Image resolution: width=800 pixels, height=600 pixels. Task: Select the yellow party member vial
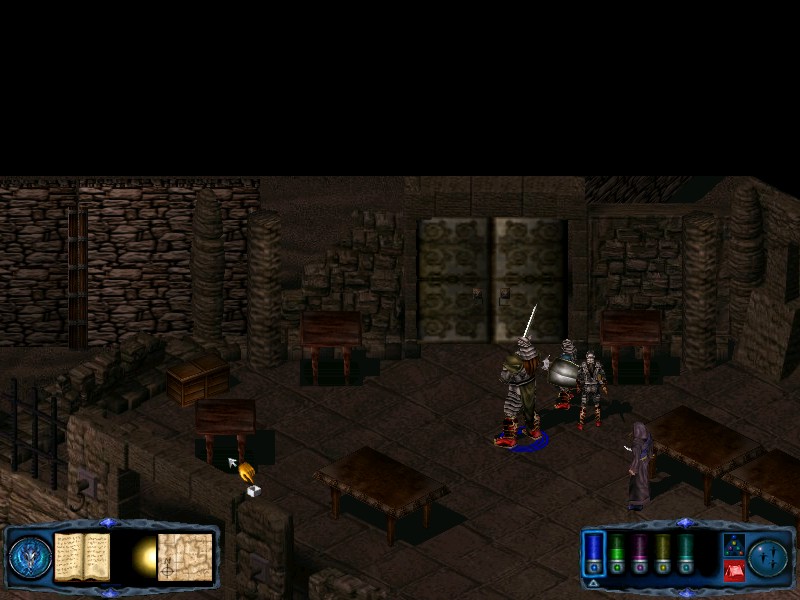[x=663, y=552]
